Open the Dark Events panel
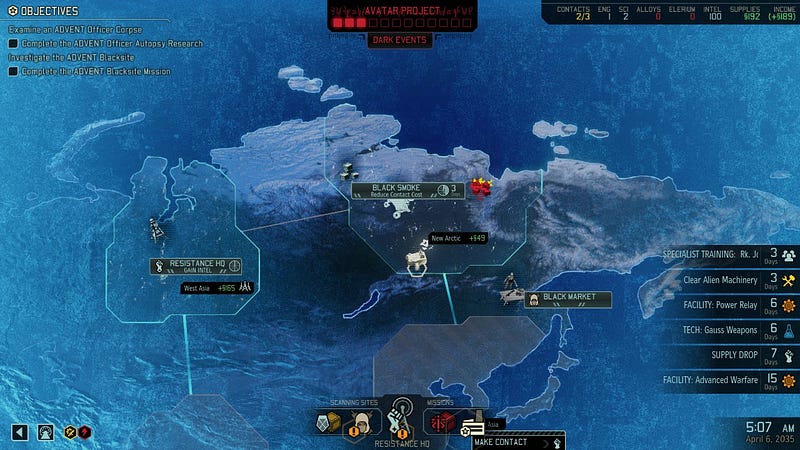The height and width of the screenshot is (450, 800). tap(400, 40)
